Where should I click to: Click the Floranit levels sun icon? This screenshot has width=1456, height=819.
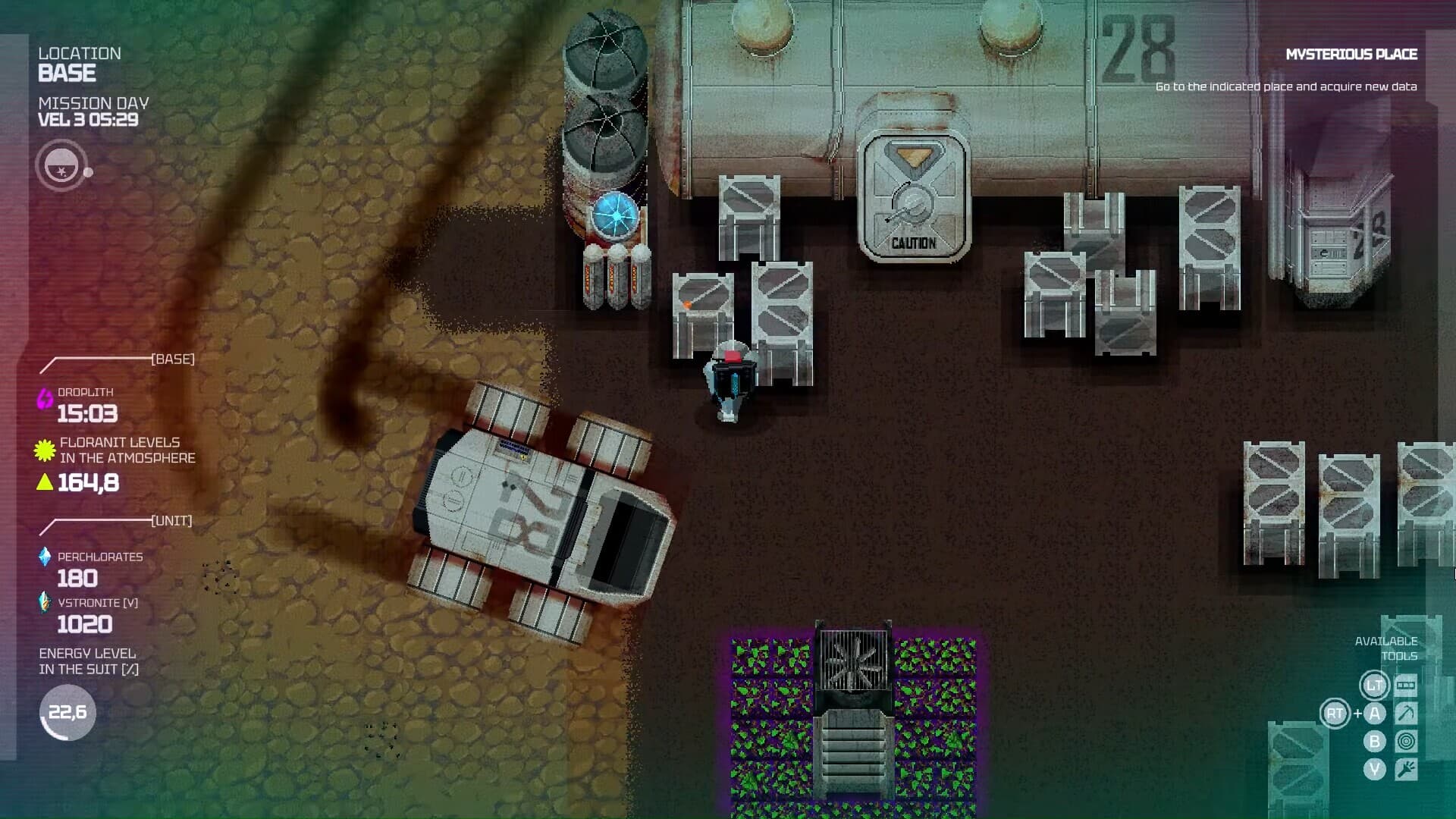pos(45,450)
